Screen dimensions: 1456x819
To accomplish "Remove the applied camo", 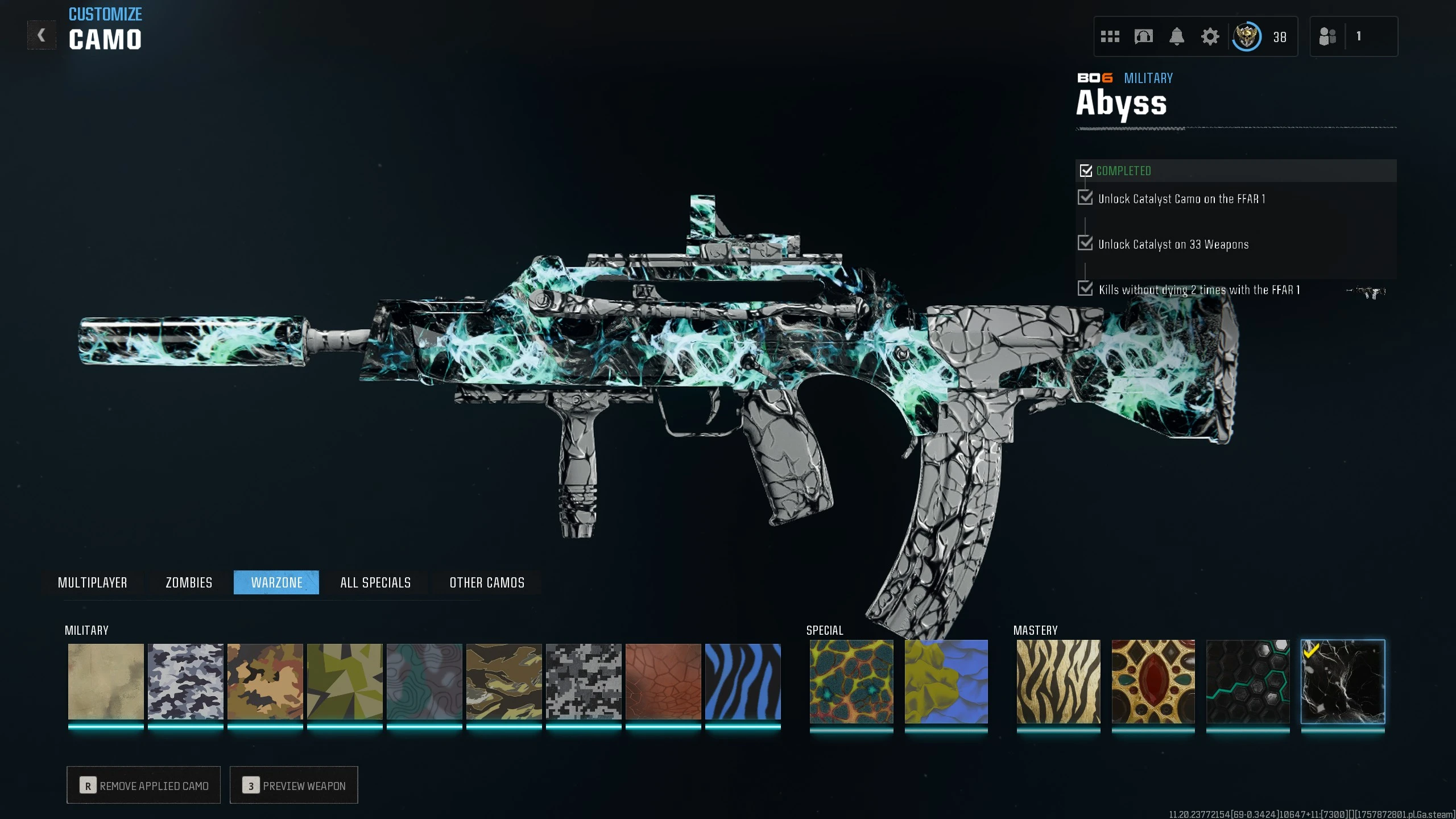I will pyautogui.click(x=144, y=785).
